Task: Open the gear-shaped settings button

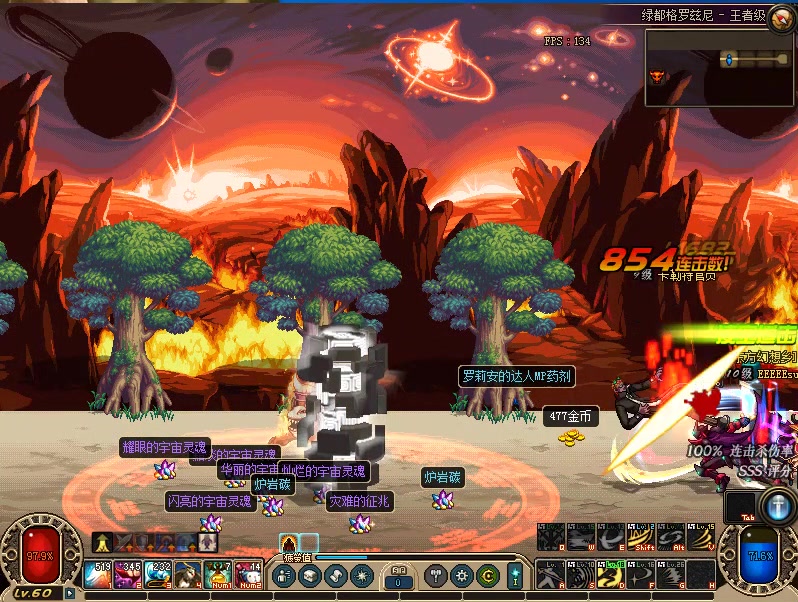Action: coord(462,576)
